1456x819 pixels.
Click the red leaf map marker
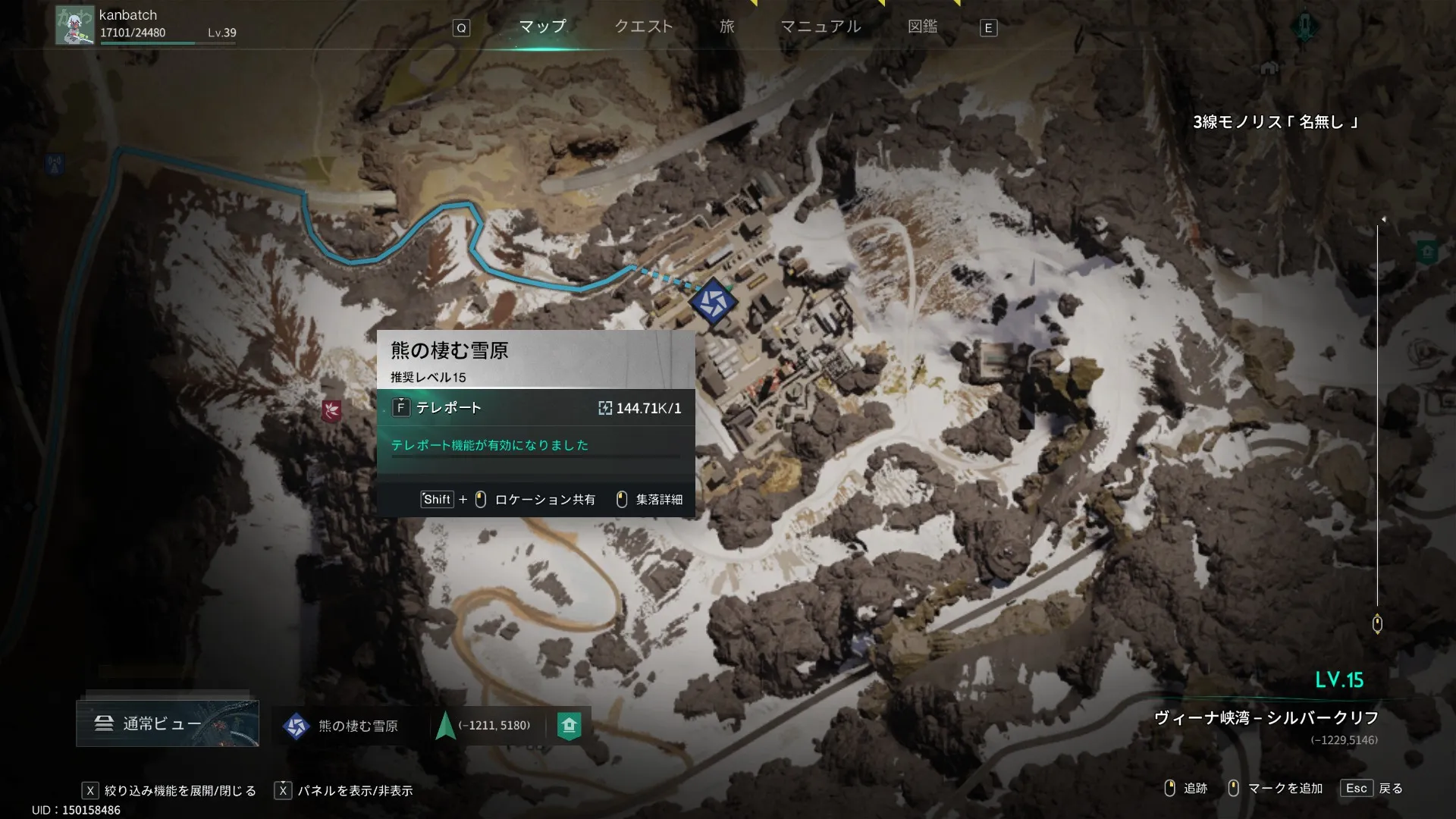(331, 411)
